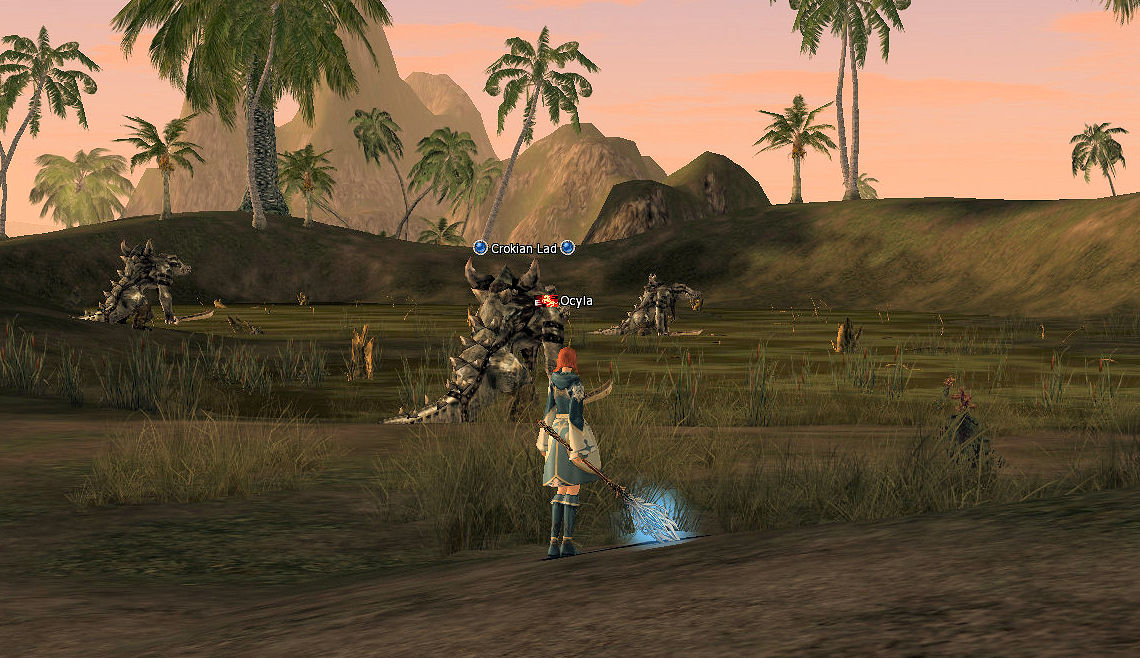This screenshot has width=1140, height=658.
Task: Select the Ocyia player name tag
Action: click(575, 301)
